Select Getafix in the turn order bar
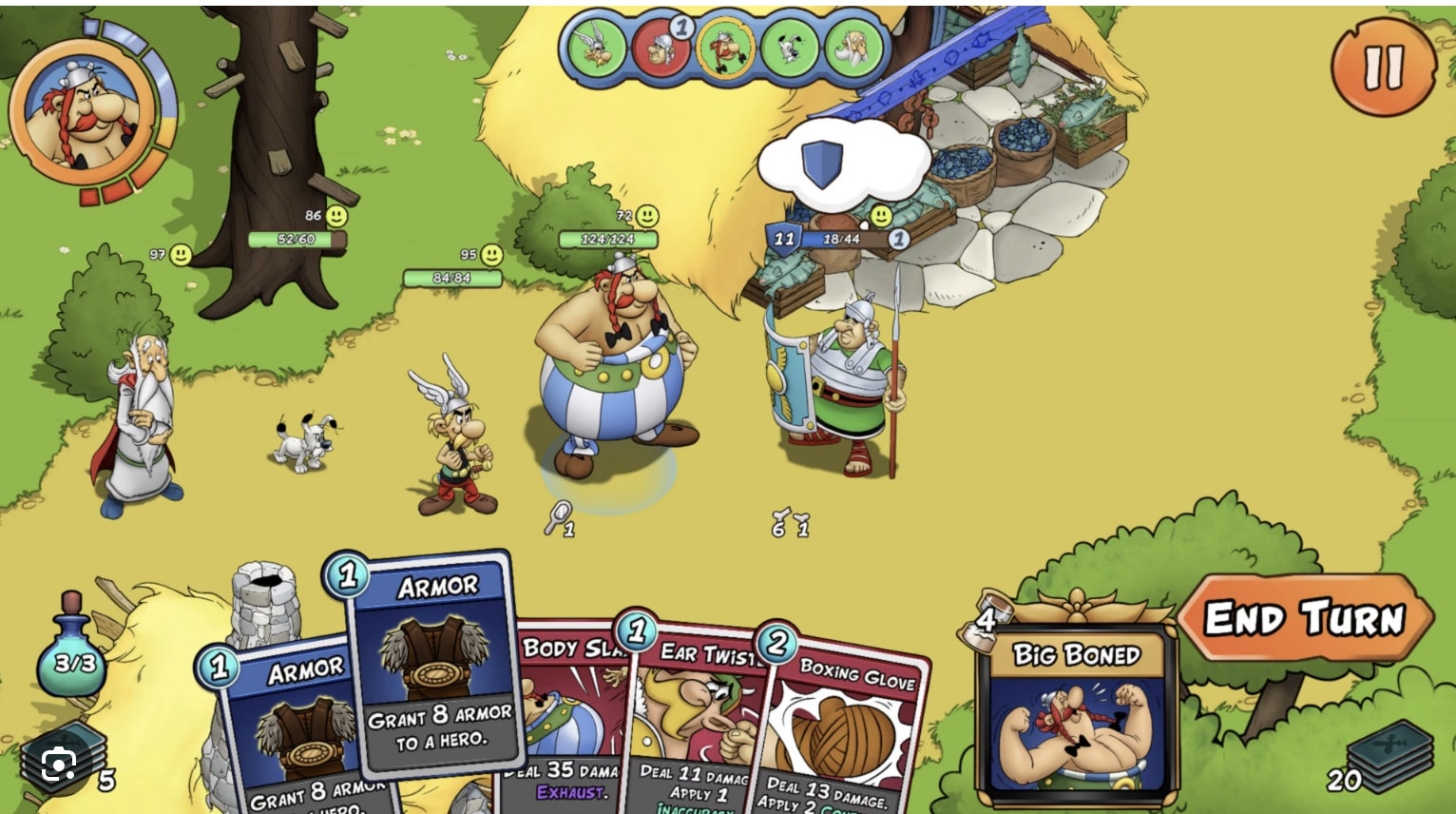The height and width of the screenshot is (814, 1456). tap(853, 48)
